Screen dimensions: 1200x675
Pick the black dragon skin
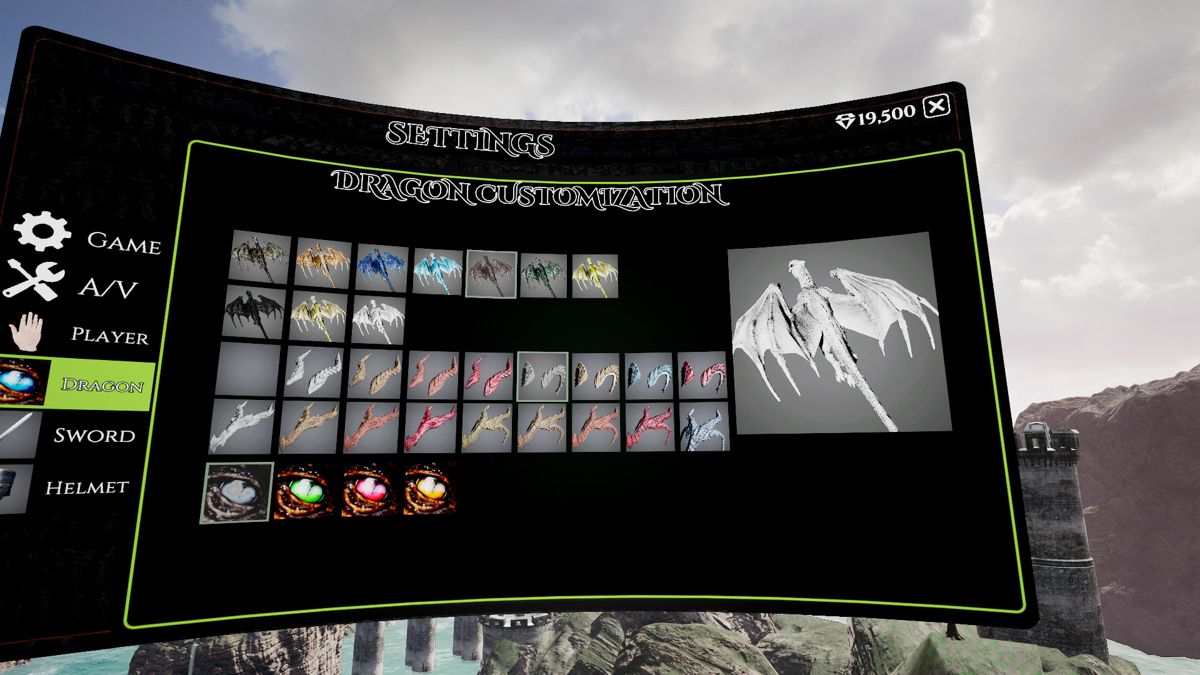(x=255, y=312)
